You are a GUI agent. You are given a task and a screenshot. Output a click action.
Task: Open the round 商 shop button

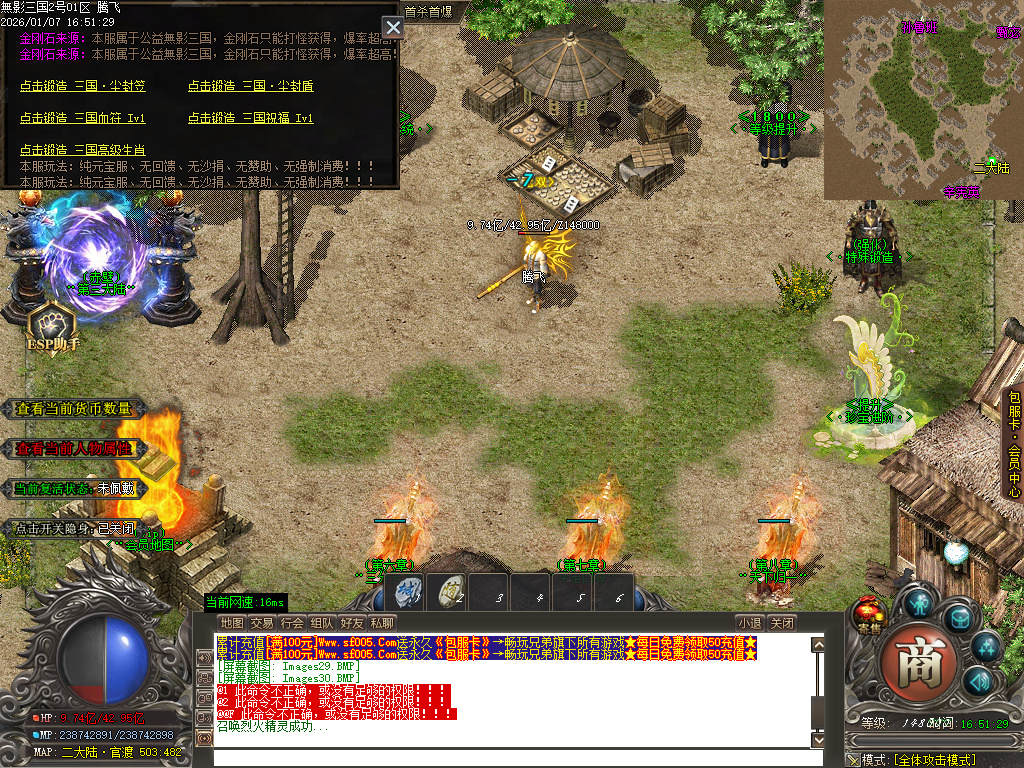click(x=920, y=664)
